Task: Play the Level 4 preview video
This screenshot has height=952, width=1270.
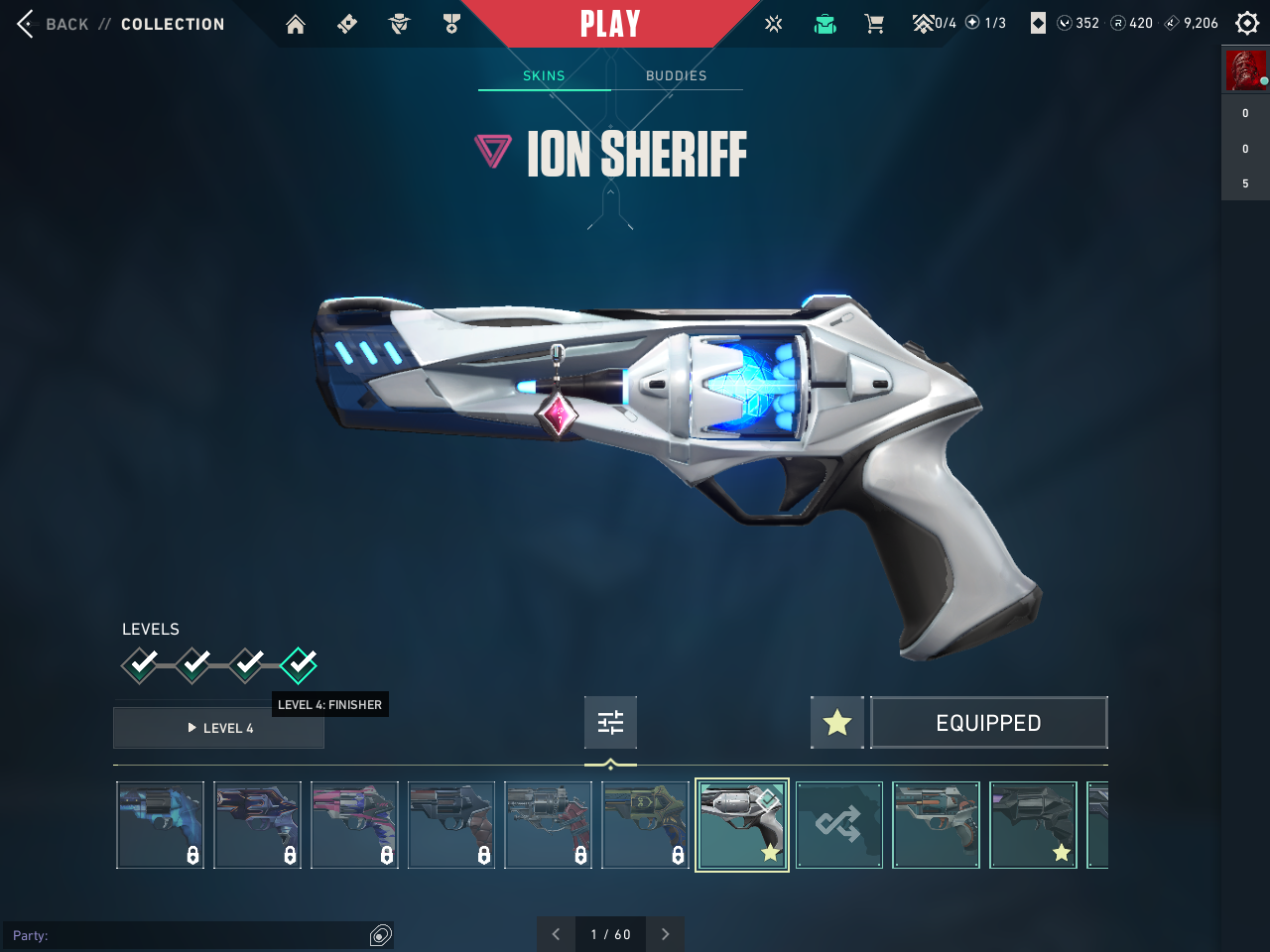Action: pos(219,728)
